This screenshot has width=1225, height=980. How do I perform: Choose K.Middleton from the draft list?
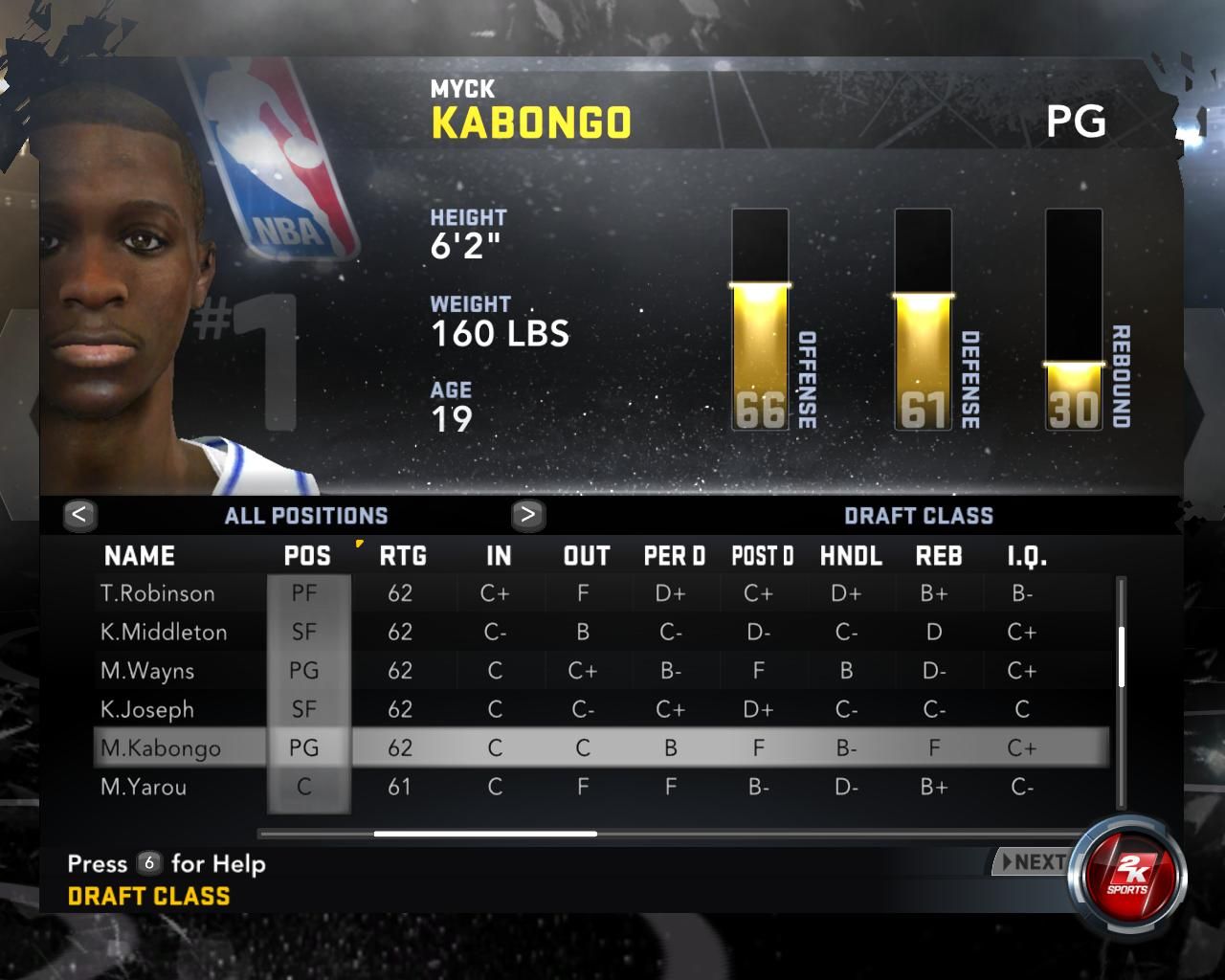(x=164, y=633)
